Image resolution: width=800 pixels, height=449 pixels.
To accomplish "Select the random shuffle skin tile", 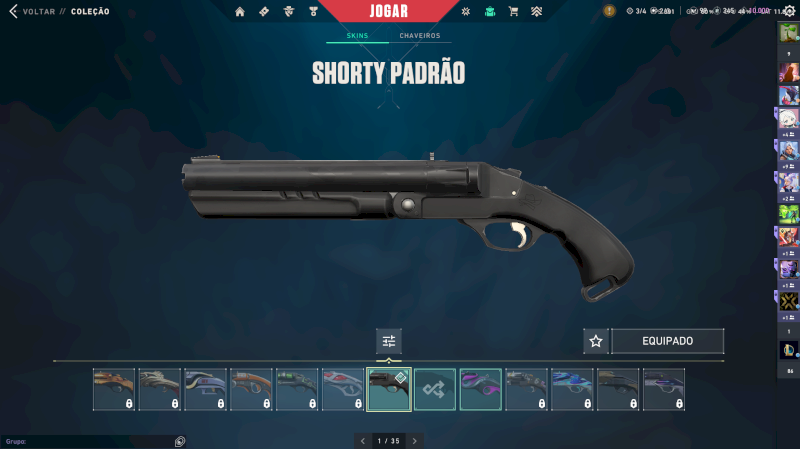I will pos(435,389).
